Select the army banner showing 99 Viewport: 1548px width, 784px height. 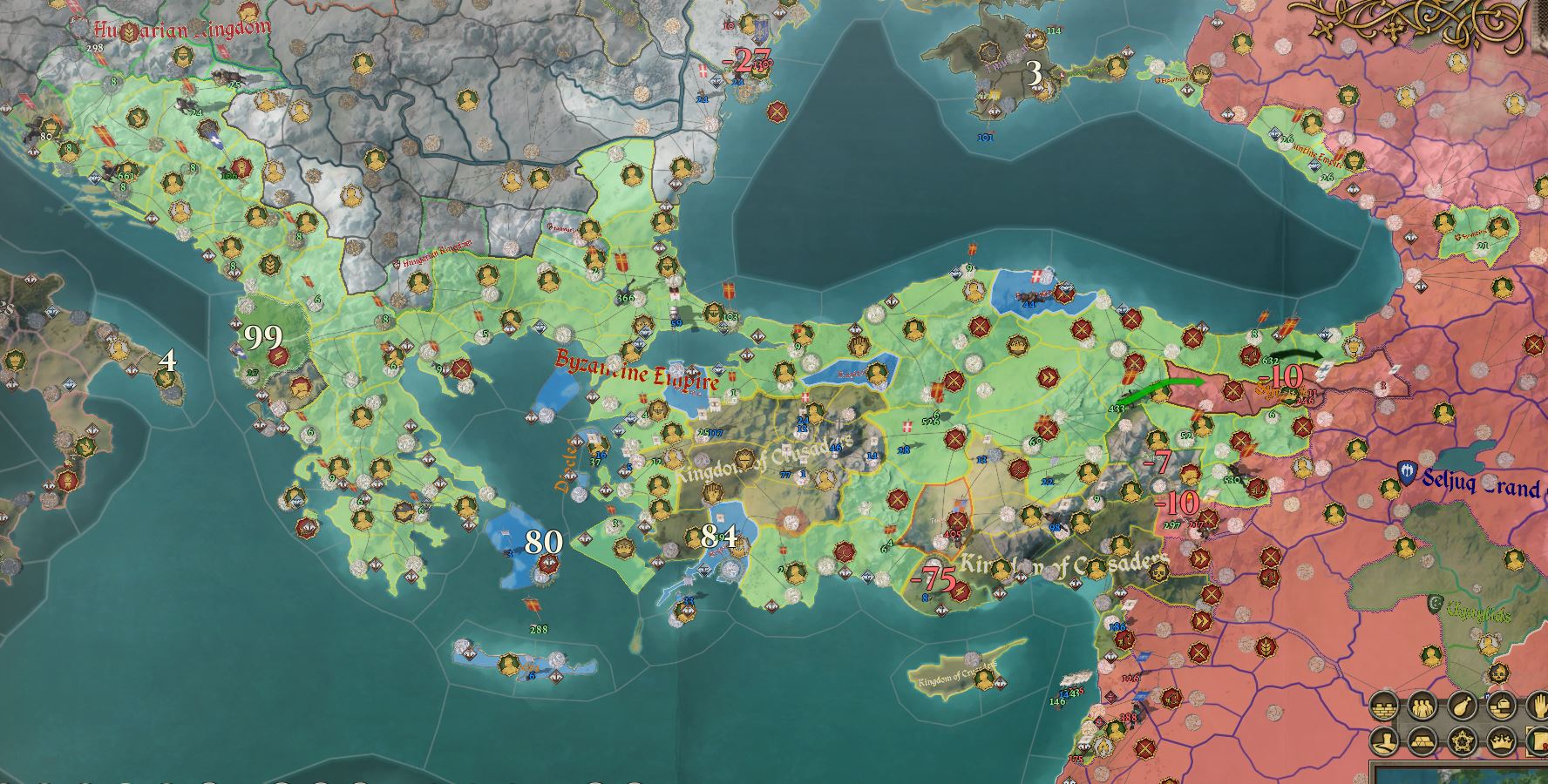pos(262,335)
